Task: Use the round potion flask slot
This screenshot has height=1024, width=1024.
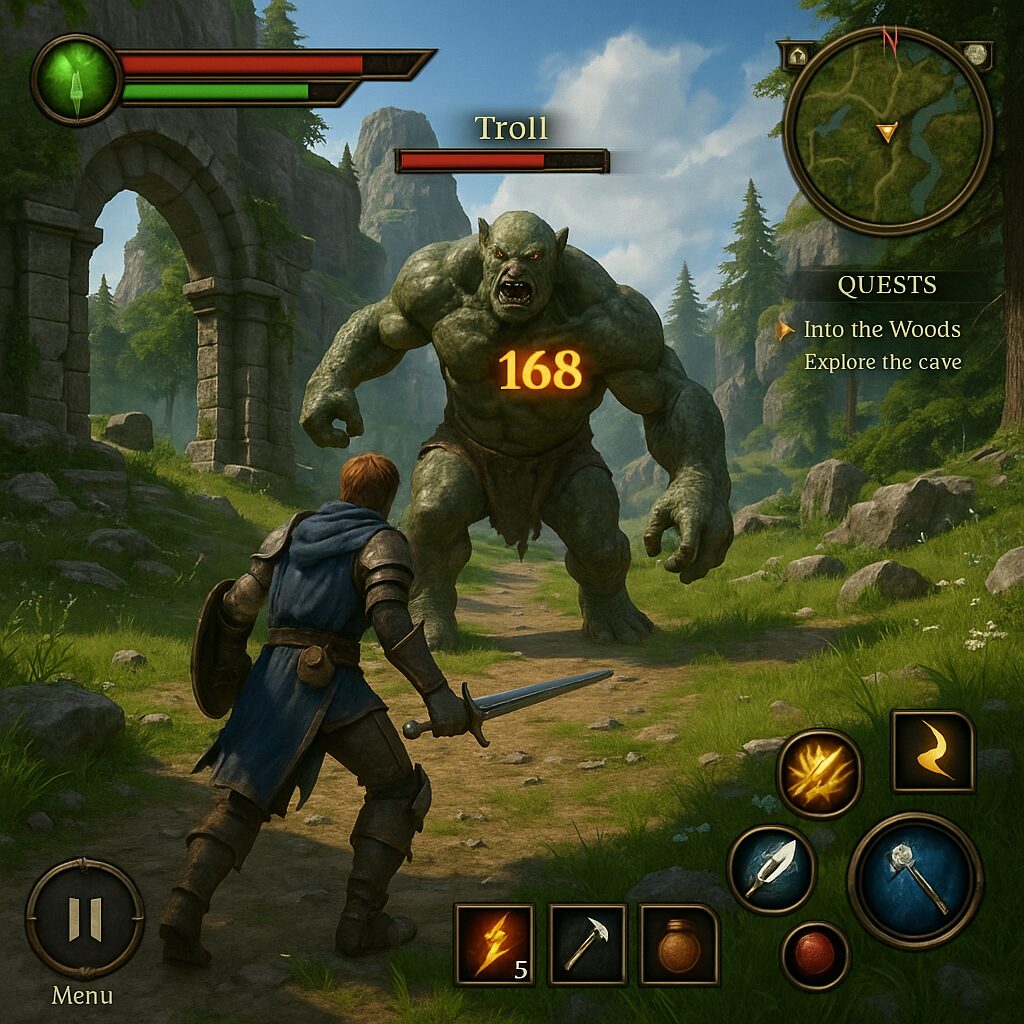Action: coord(679,944)
